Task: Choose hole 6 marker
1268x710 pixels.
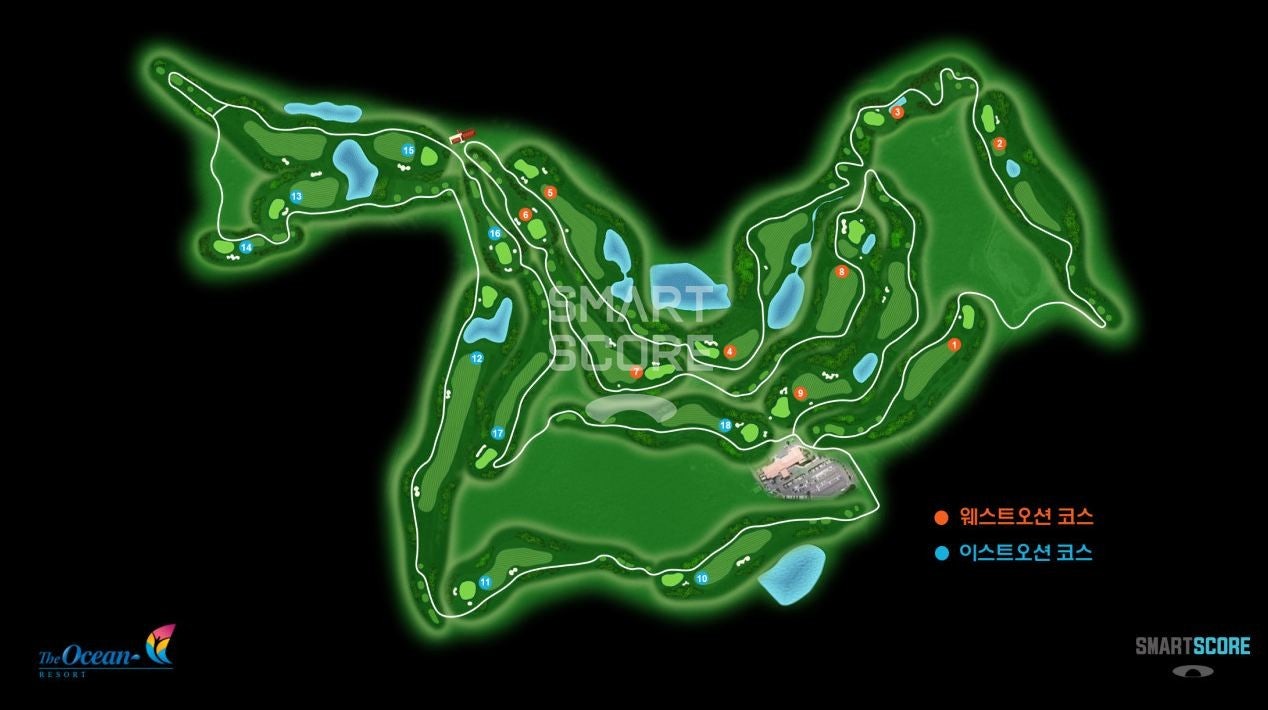Action: click(526, 214)
